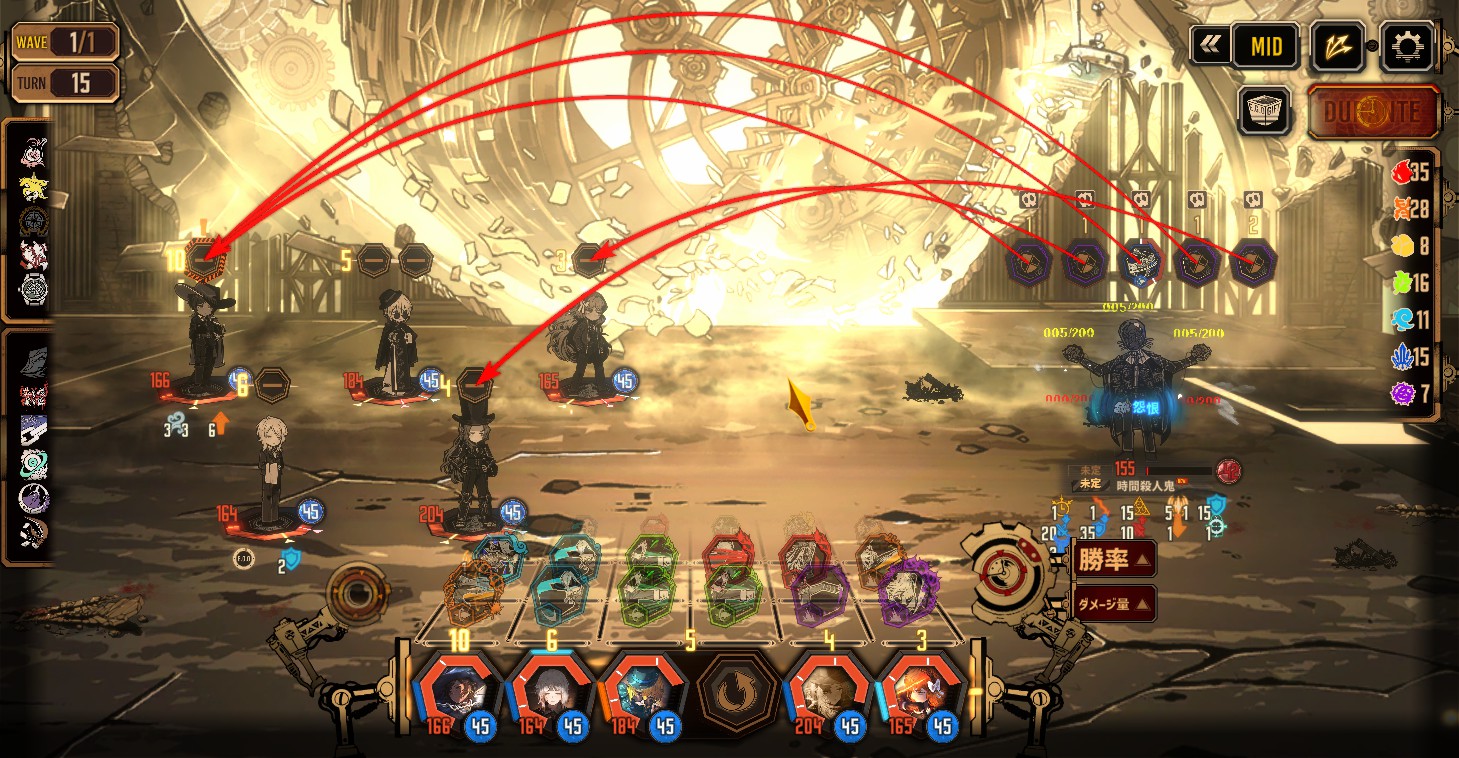The height and width of the screenshot is (758, 1459).
Task: Select the 166 HP sinner portrait
Action: [456, 692]
